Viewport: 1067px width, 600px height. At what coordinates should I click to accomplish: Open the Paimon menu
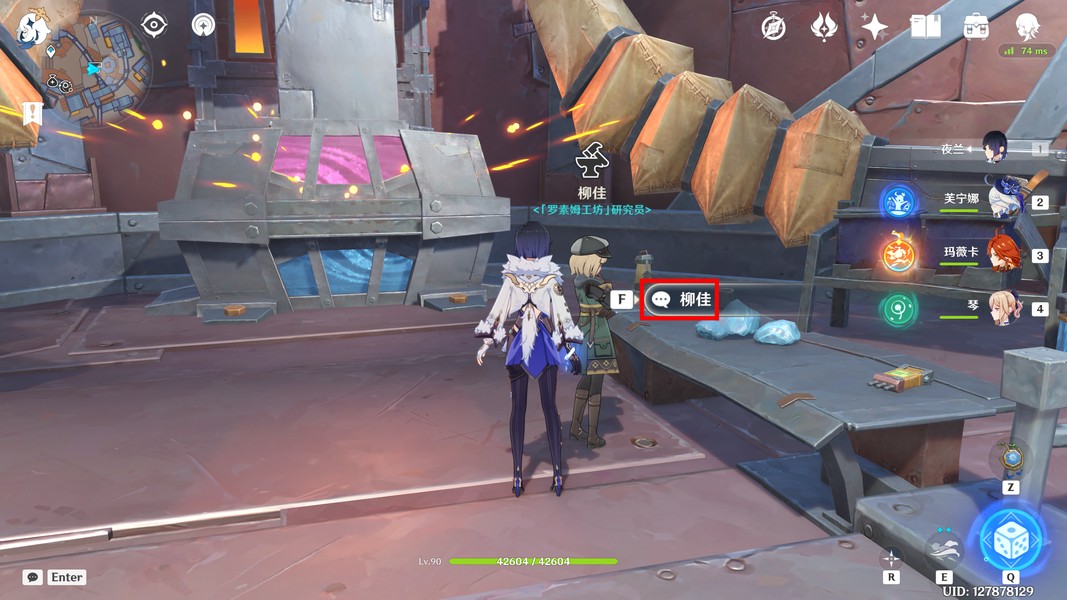pyautogui.click(x=33, y=31)
